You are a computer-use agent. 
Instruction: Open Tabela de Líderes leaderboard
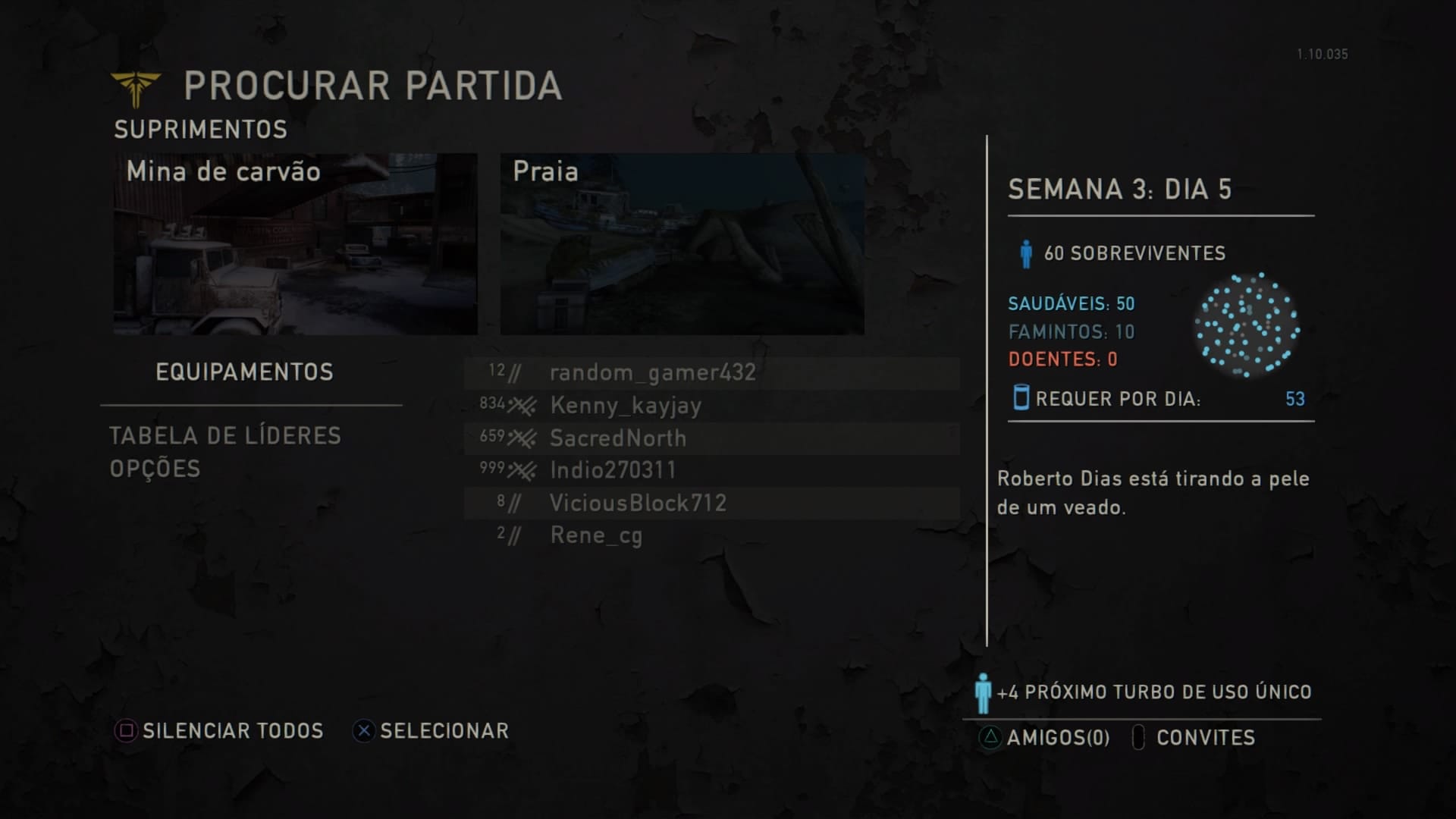click(x=225, y=435)
